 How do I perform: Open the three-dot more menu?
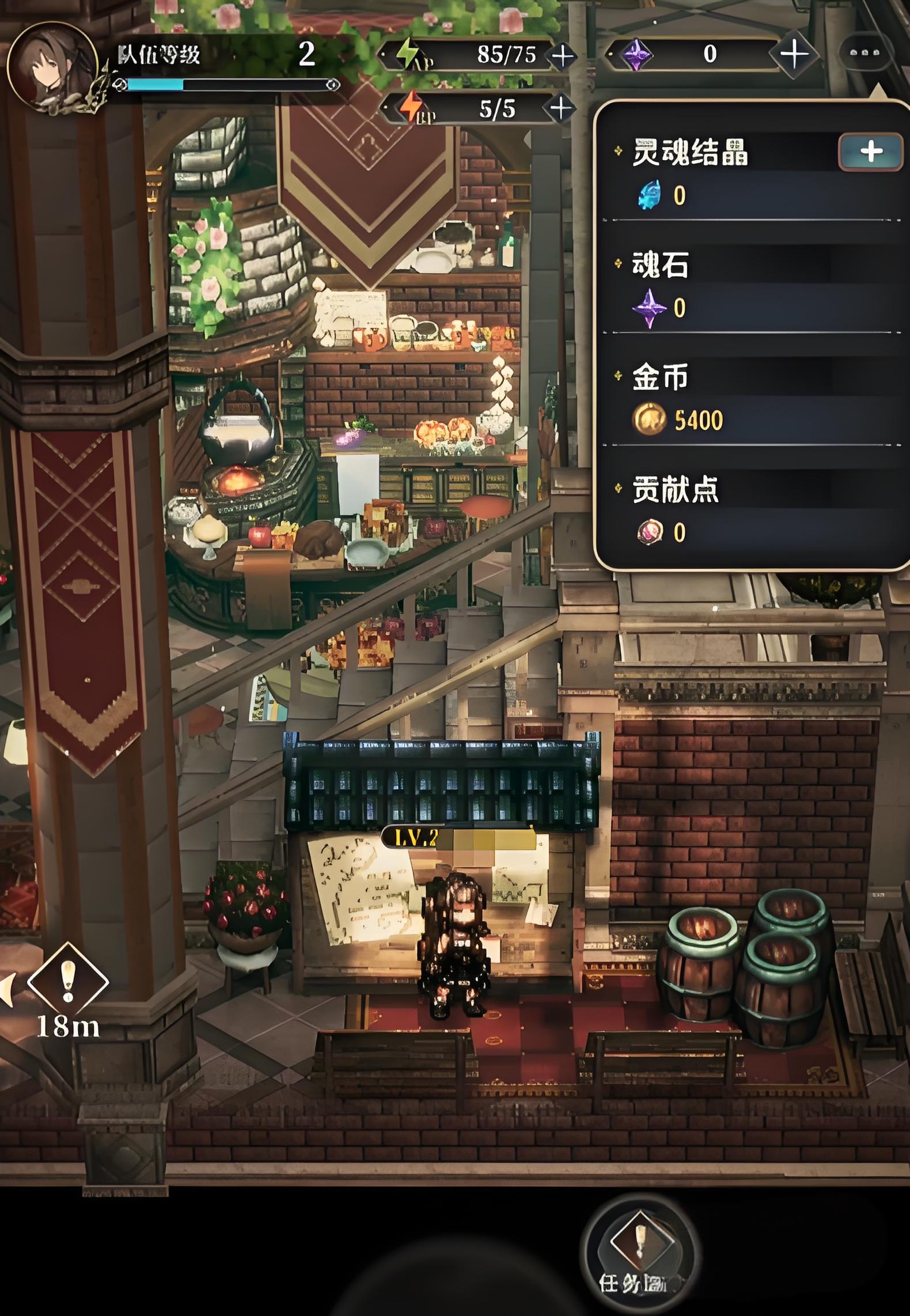[x=865, y=53]
